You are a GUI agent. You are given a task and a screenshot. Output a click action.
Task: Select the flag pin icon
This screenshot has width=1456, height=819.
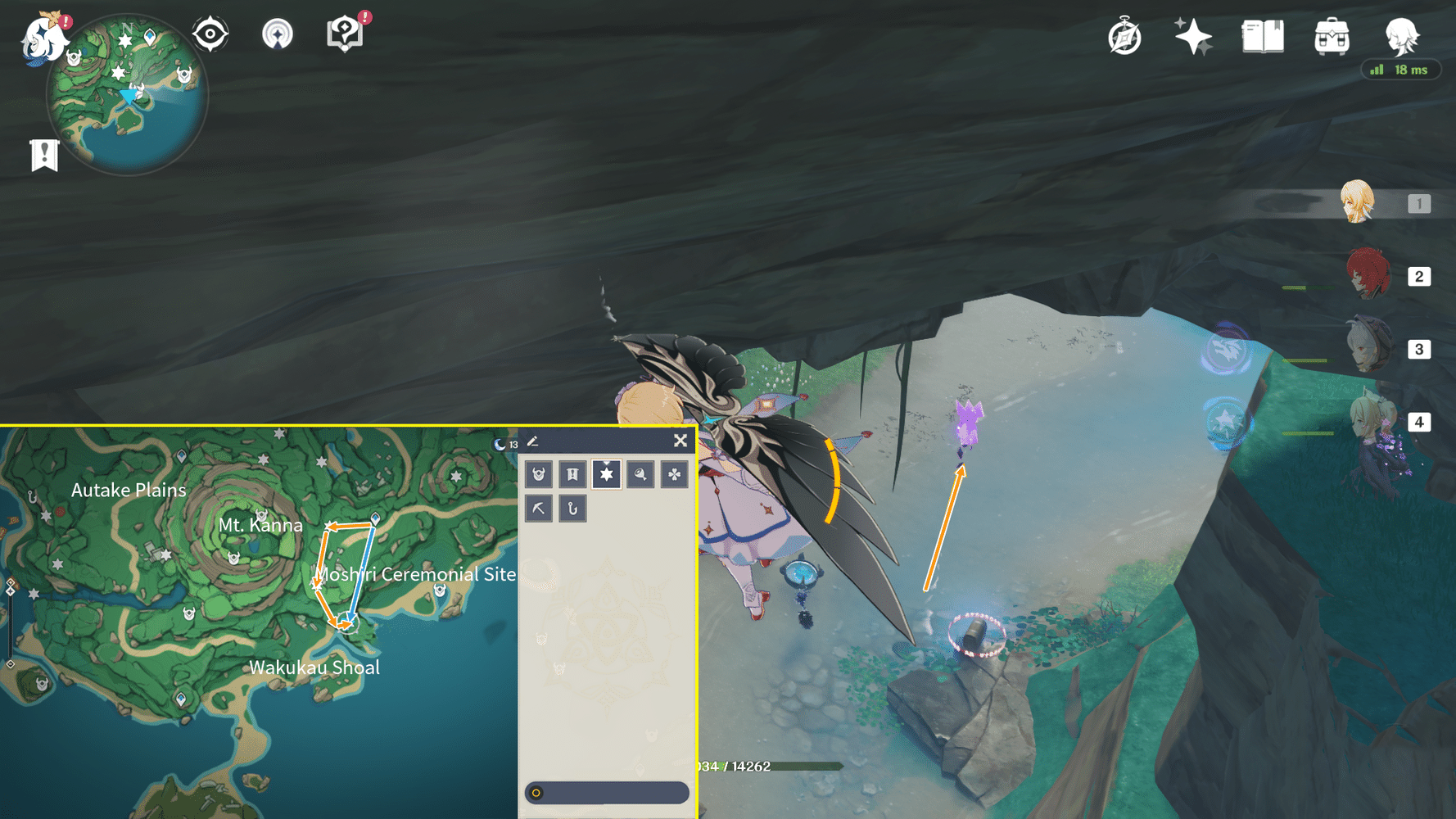[572, 474]
